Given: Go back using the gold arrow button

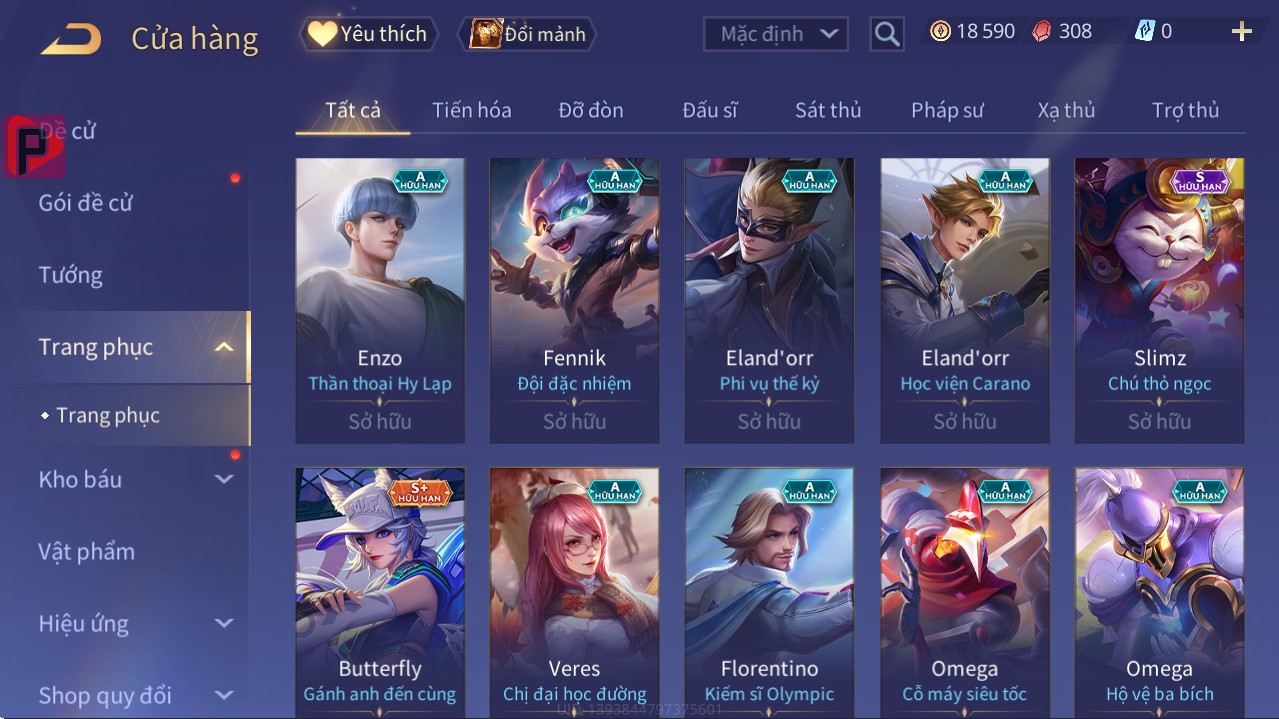Looking at the screenshot, I should pyautogui.click(x=71, y=39).
